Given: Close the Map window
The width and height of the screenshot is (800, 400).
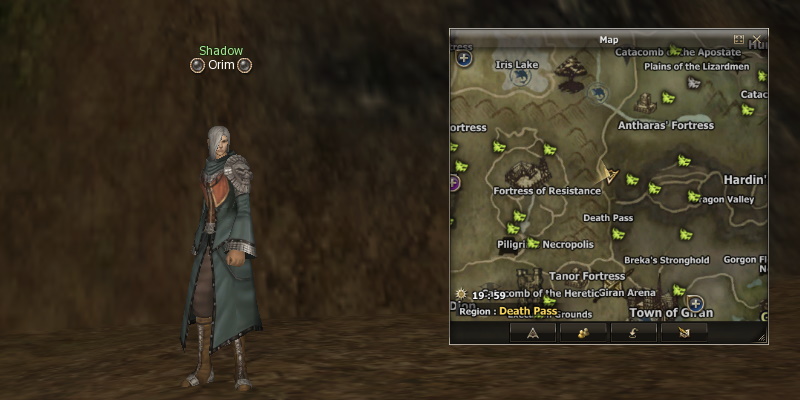Looking at the screenshot, I should [x=756, y=40].
